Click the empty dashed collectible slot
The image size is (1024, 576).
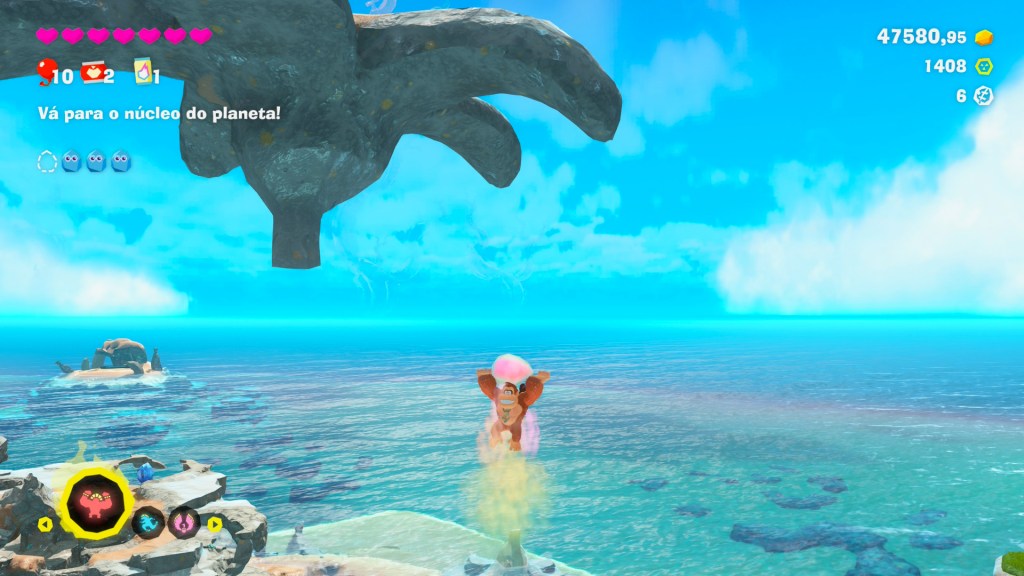[47, 161]
